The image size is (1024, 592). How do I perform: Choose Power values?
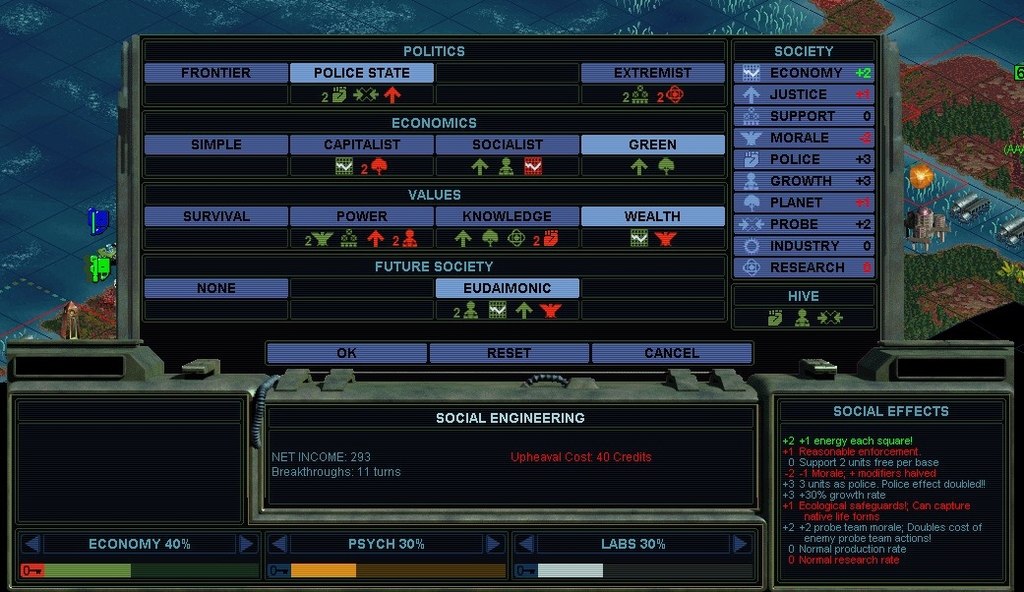[362, 217]
